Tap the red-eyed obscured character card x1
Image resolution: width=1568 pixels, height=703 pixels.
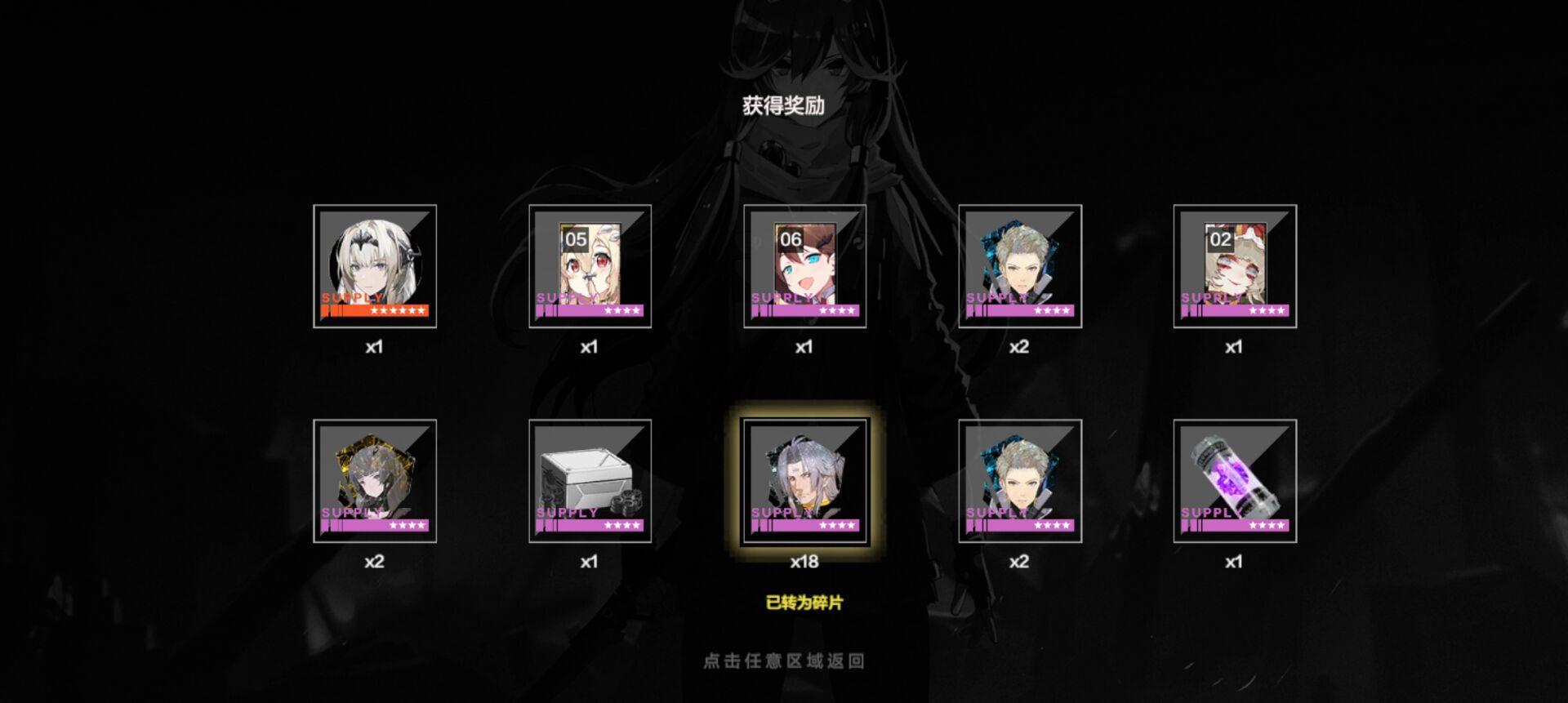pyautogui.click(x=1235, y=261)
